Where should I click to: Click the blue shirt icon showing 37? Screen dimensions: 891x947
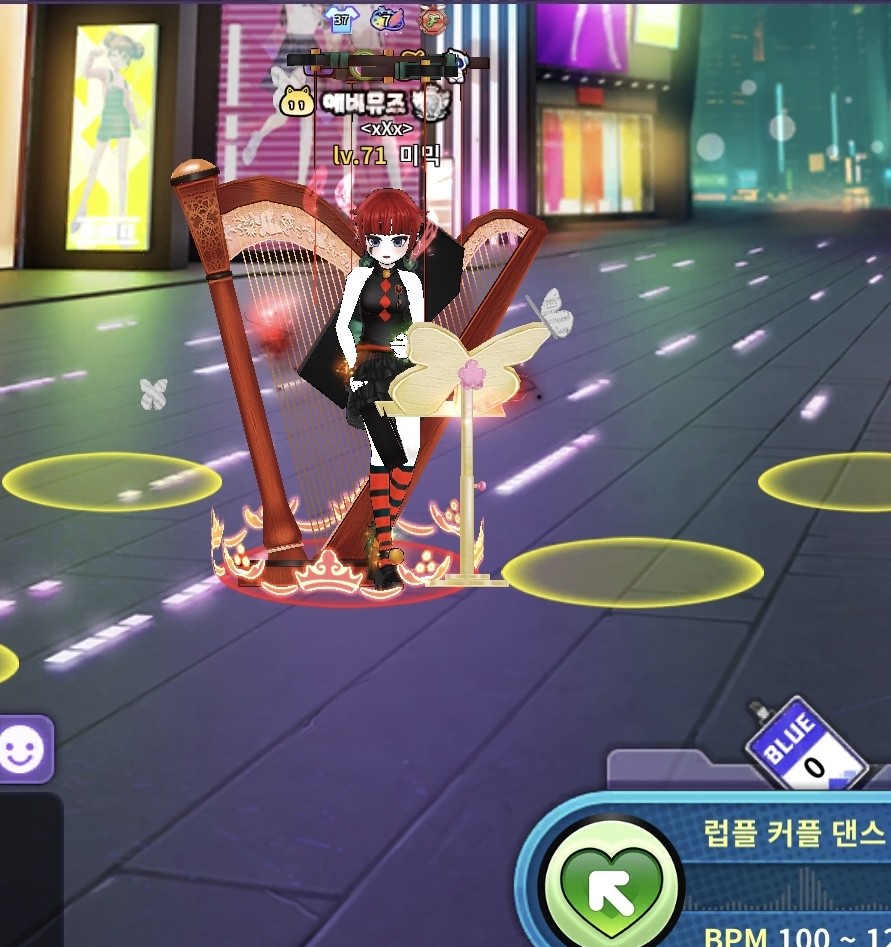point(341,17)
